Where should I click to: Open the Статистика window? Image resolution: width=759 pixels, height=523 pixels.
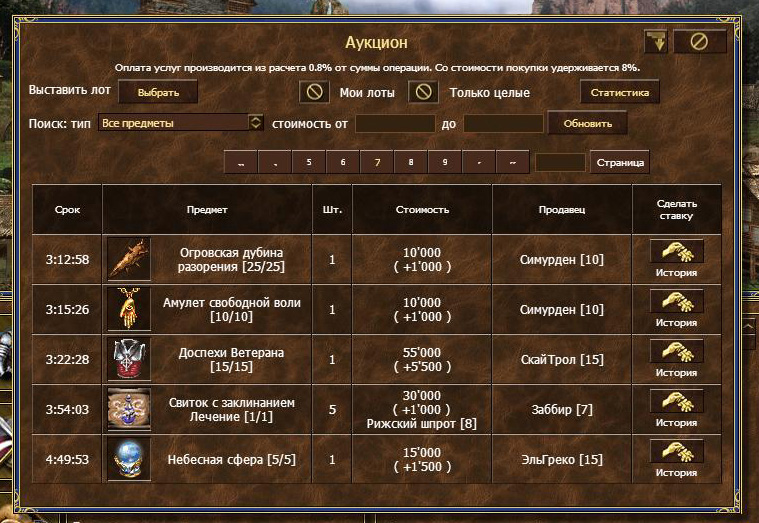(x=620, y=92)
